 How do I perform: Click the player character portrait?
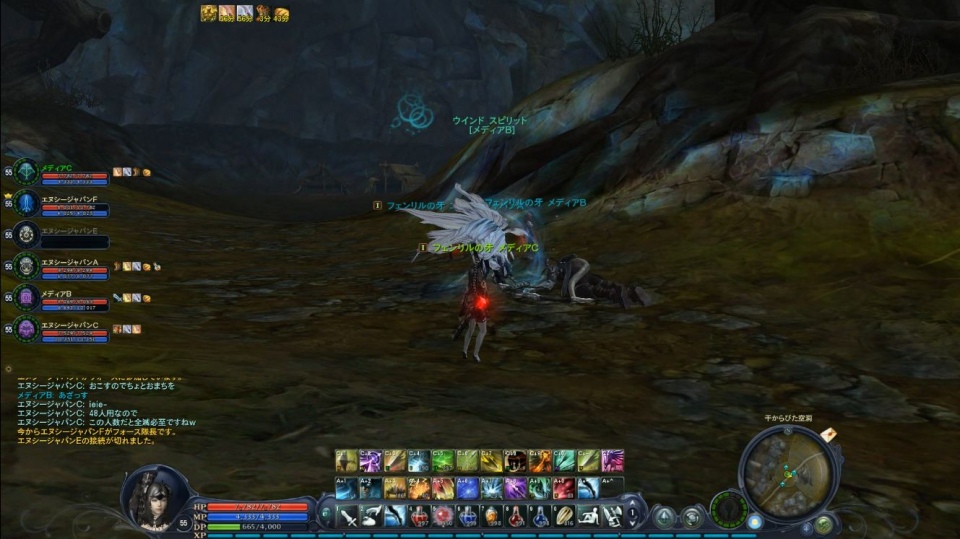click(x=153, y=498)
